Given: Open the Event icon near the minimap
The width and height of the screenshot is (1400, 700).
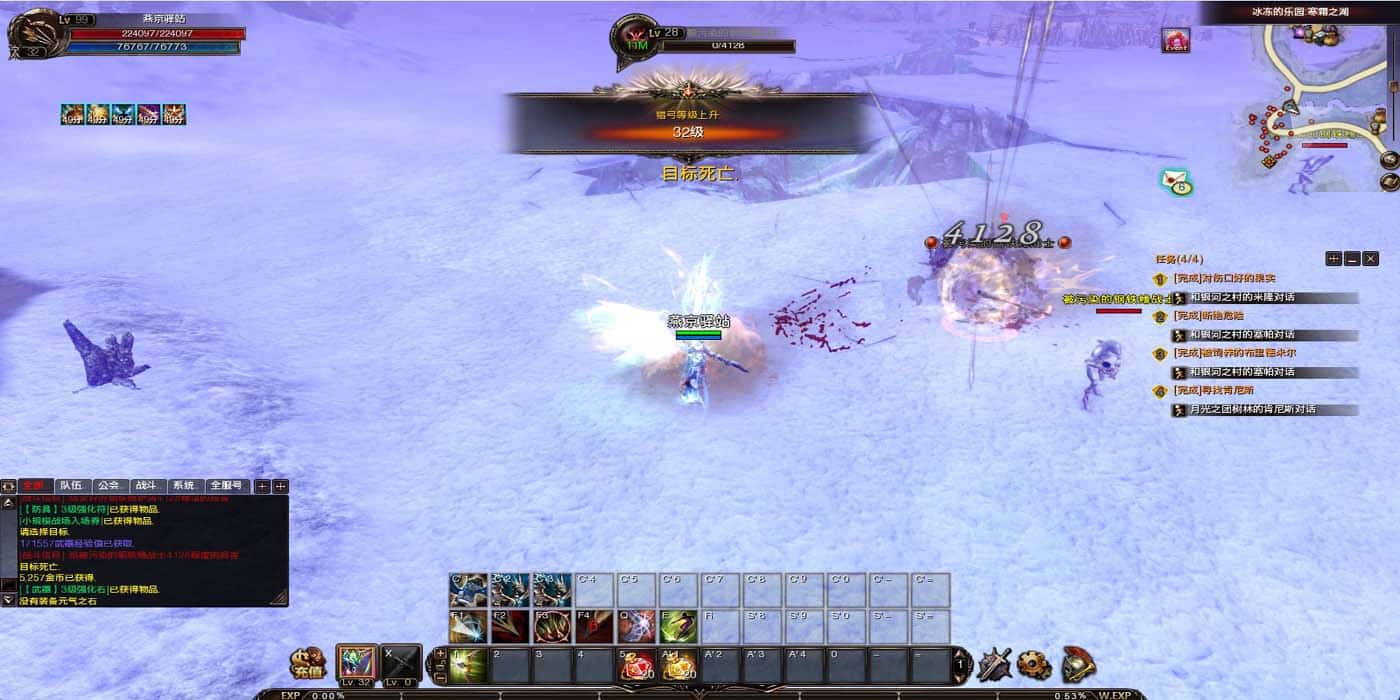Looking at the screenshot, I should tap(1175, 40).
